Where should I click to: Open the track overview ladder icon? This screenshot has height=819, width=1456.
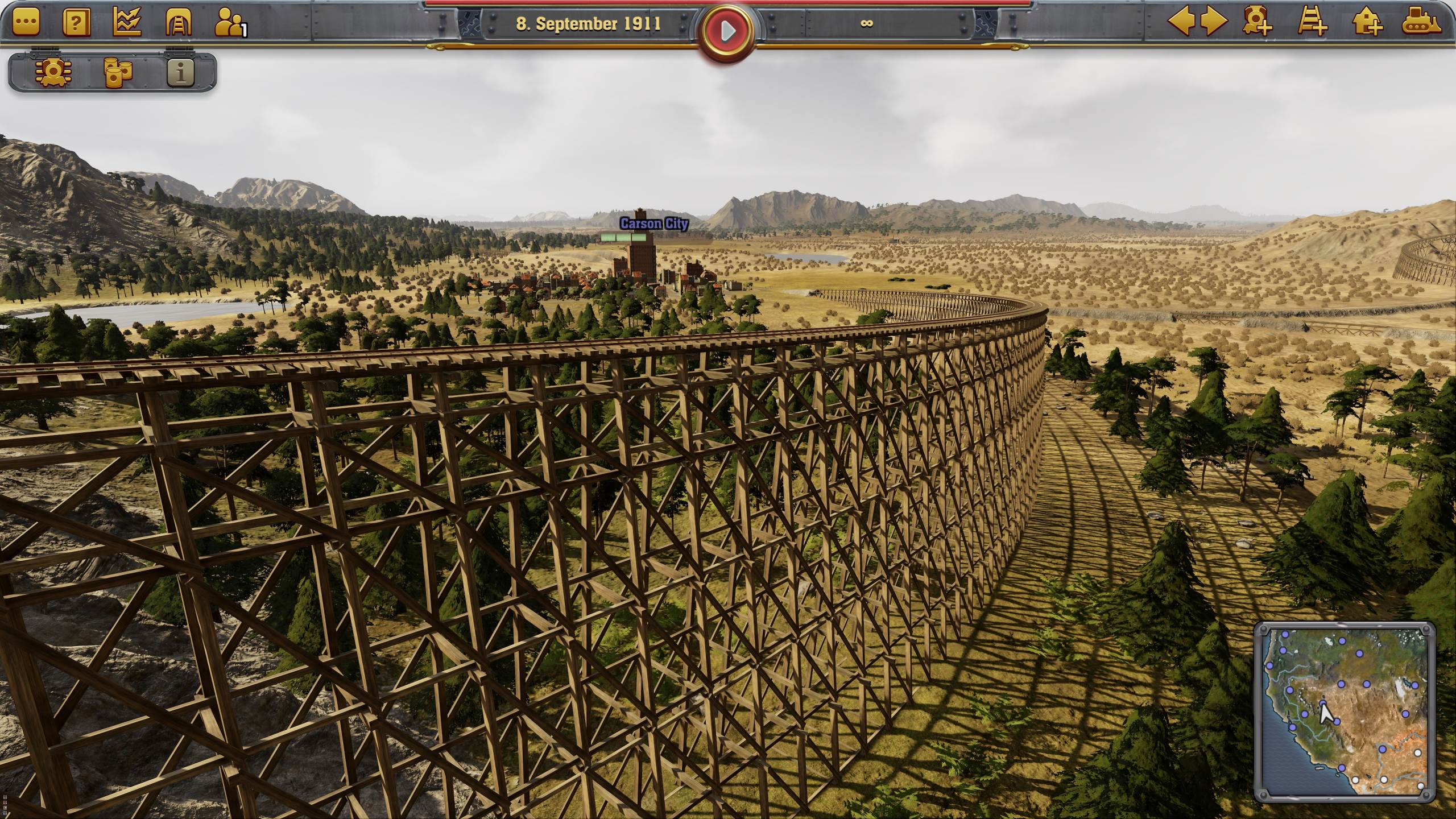177,24
